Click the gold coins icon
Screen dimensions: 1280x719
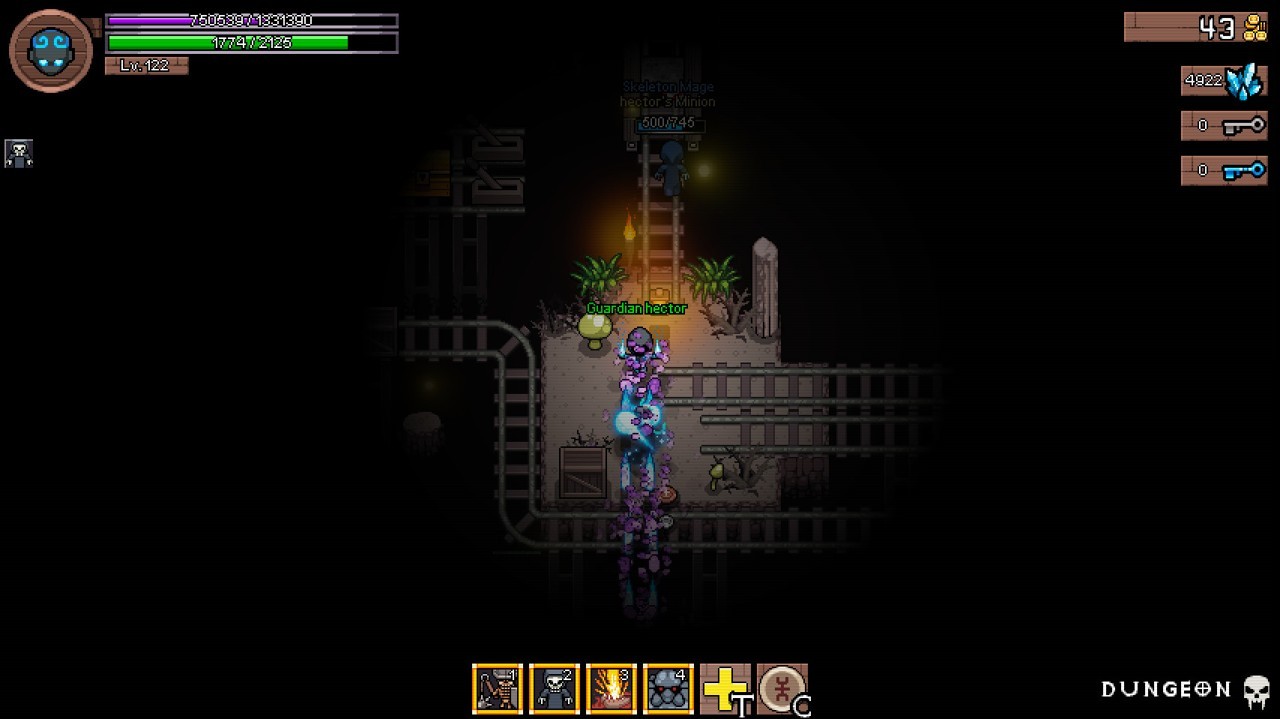[x=1254, y=28]
